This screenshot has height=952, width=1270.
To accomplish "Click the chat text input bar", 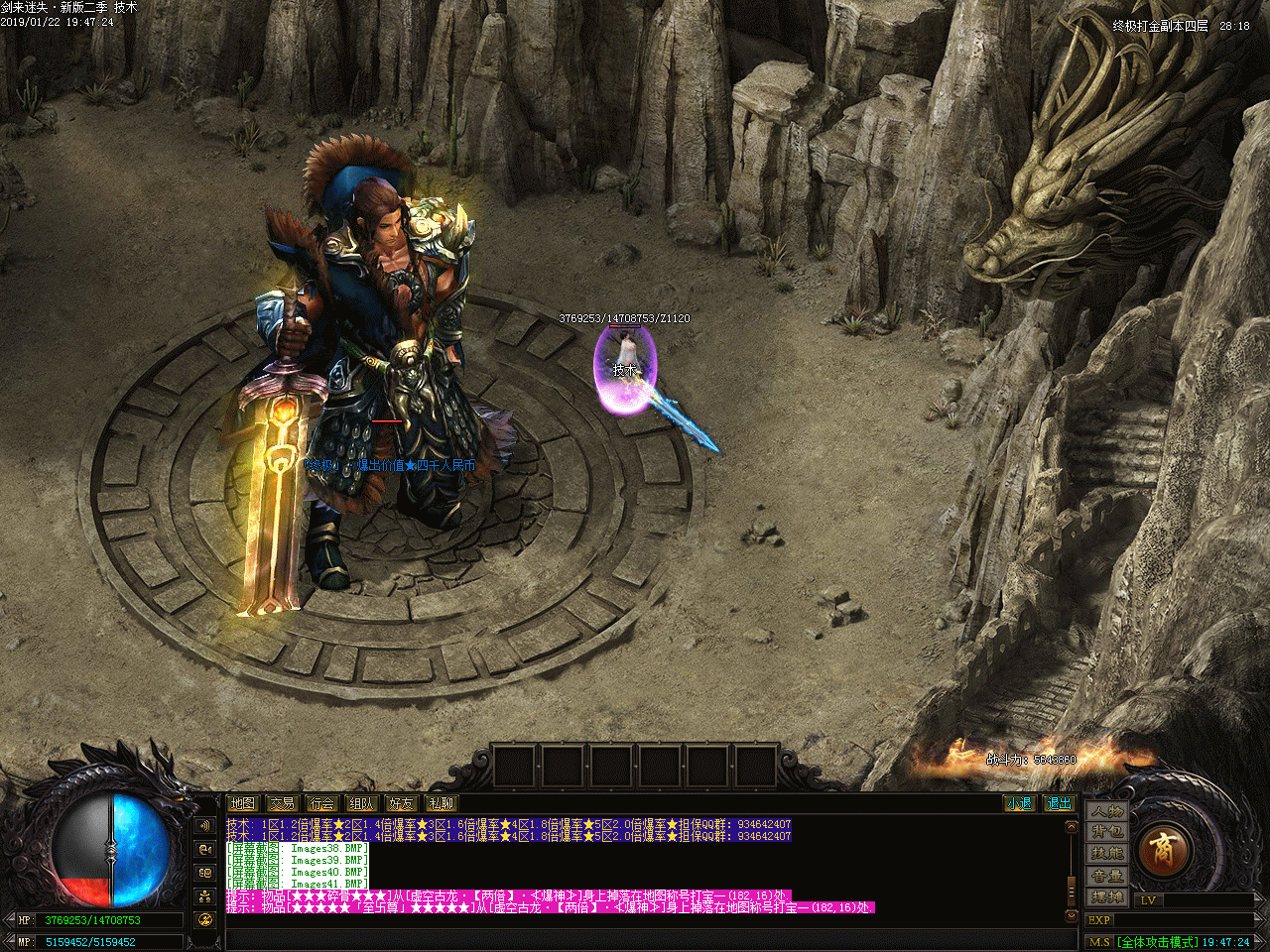I will click(x=645, y=938).
